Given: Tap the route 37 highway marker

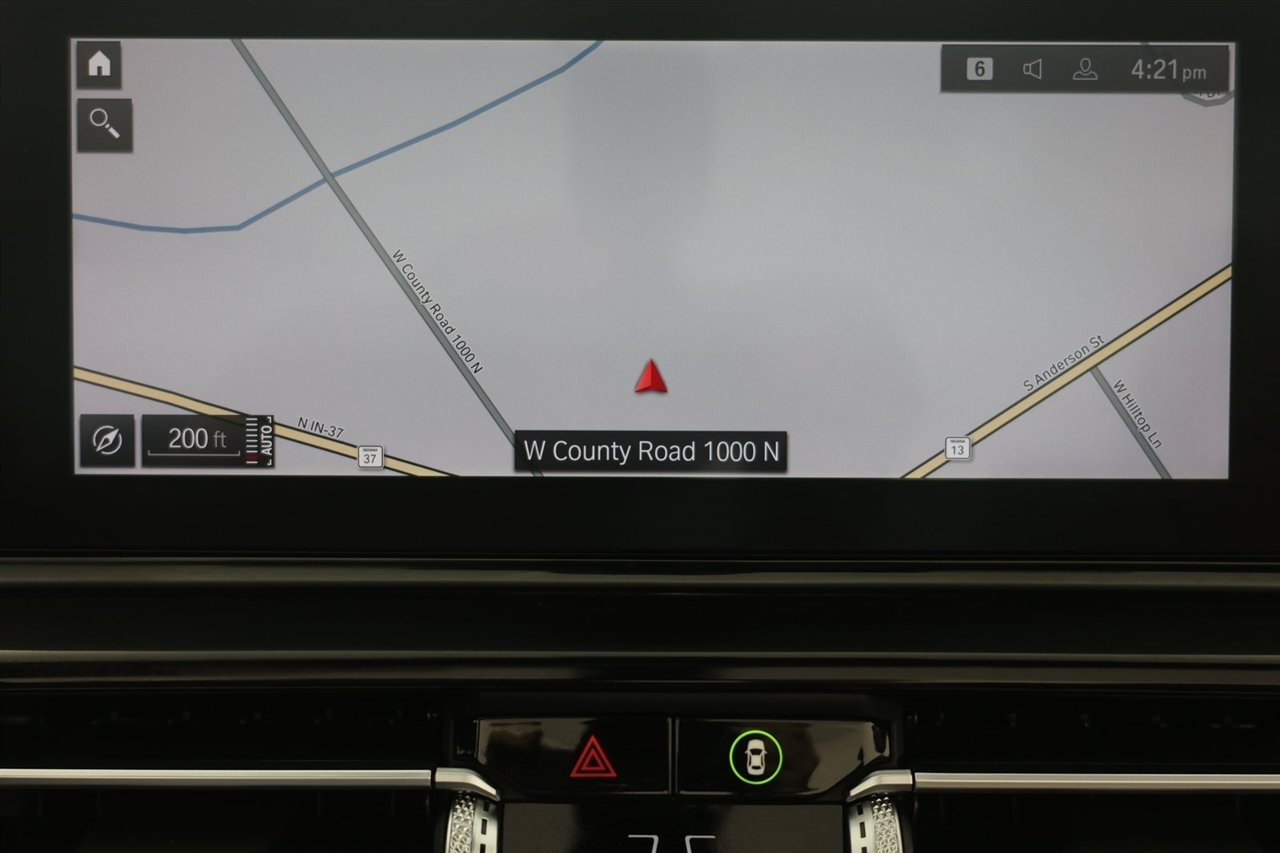Looking at the screenshot, I should (x=370, y=457).
